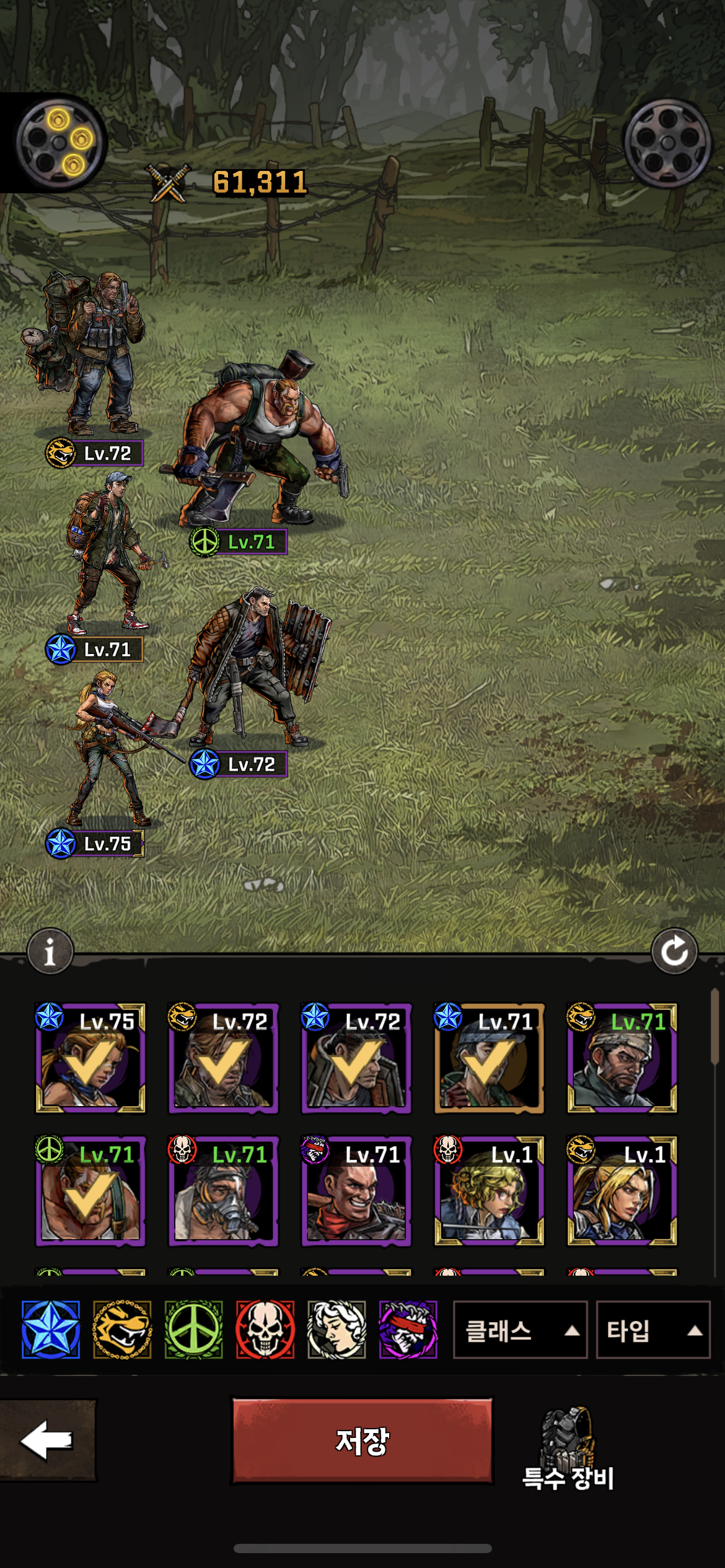Tap the empty revolver cylinder icon
The image size is (725, 1568).
[x=667, y=143]
